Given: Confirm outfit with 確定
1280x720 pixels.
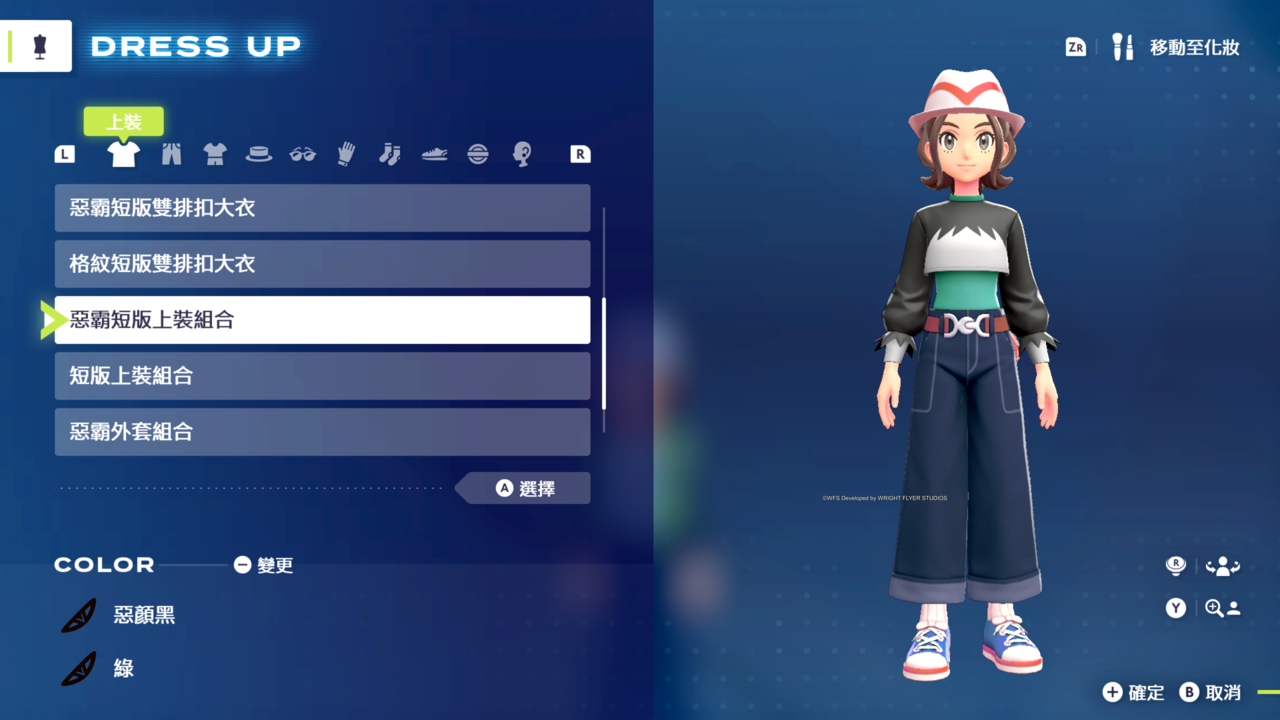Looking at the screenshot, I should tap(1134, 692).
